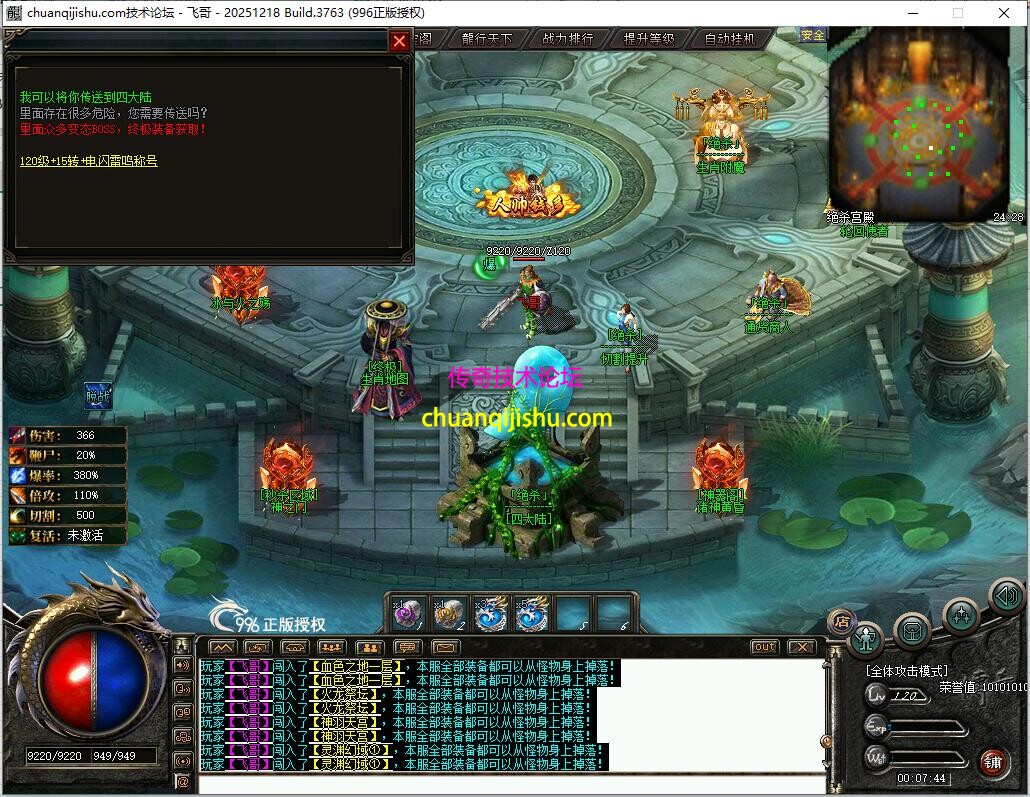Toggle the sound speaker button
Viewport: 1030px width, 797px height.
pyautogui.click(x=1006, y=597)
